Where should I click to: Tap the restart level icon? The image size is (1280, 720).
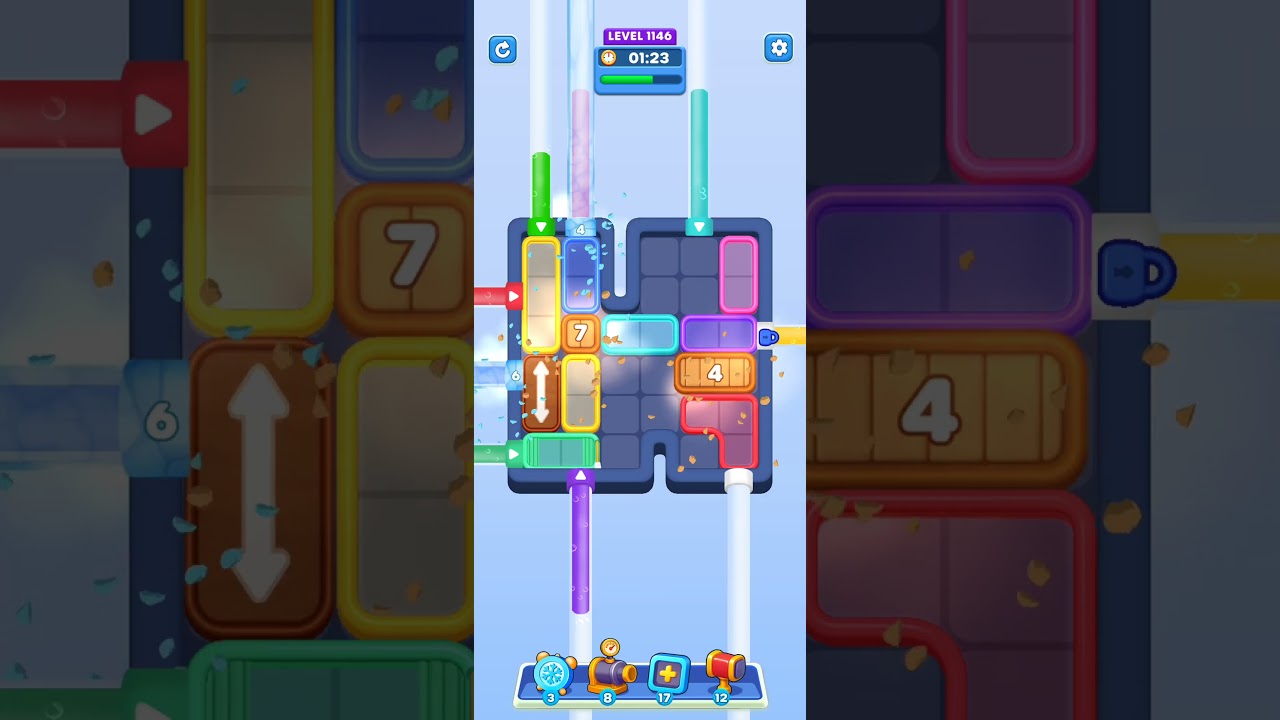tap(503, 49)
